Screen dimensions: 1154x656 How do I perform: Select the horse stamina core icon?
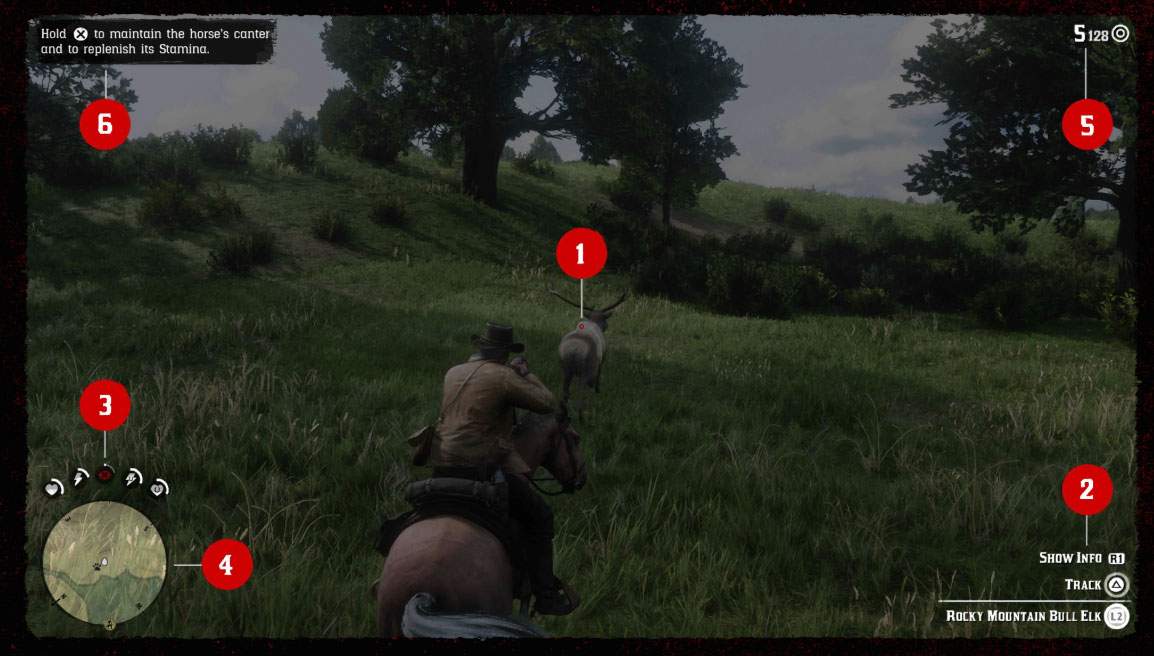132,481
